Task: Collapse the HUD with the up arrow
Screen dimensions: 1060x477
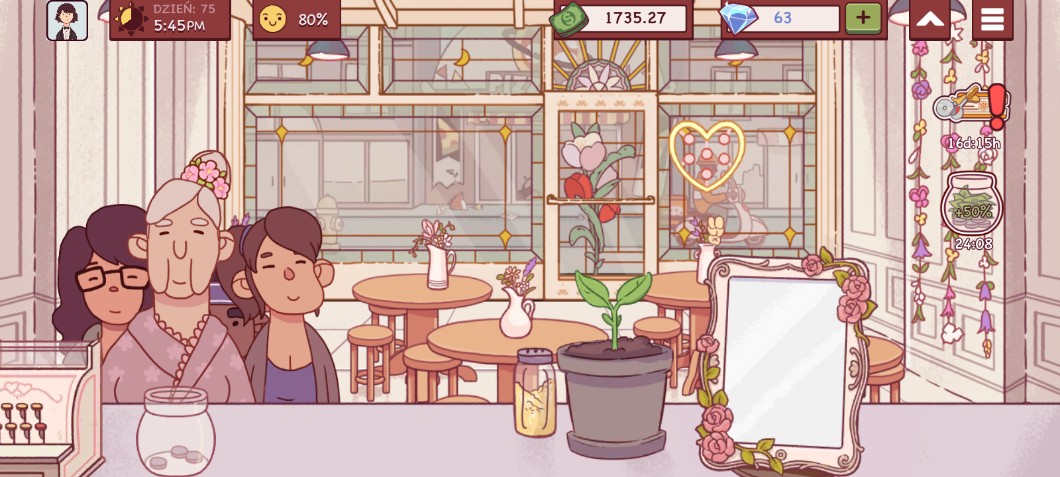Action: click(x=929, y=19)
